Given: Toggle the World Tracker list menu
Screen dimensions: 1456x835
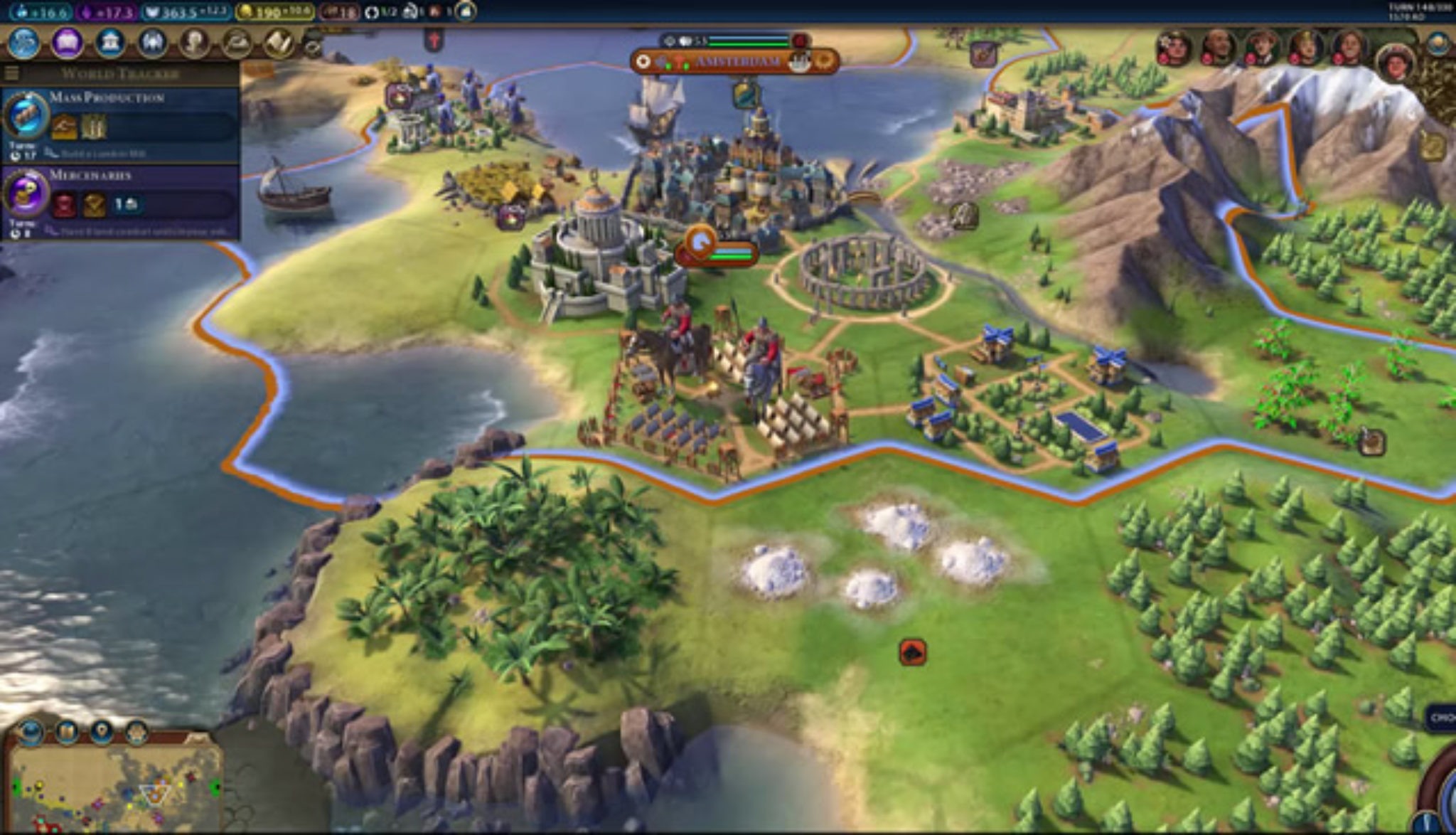Looking at the screenshot, I should 11,73.
